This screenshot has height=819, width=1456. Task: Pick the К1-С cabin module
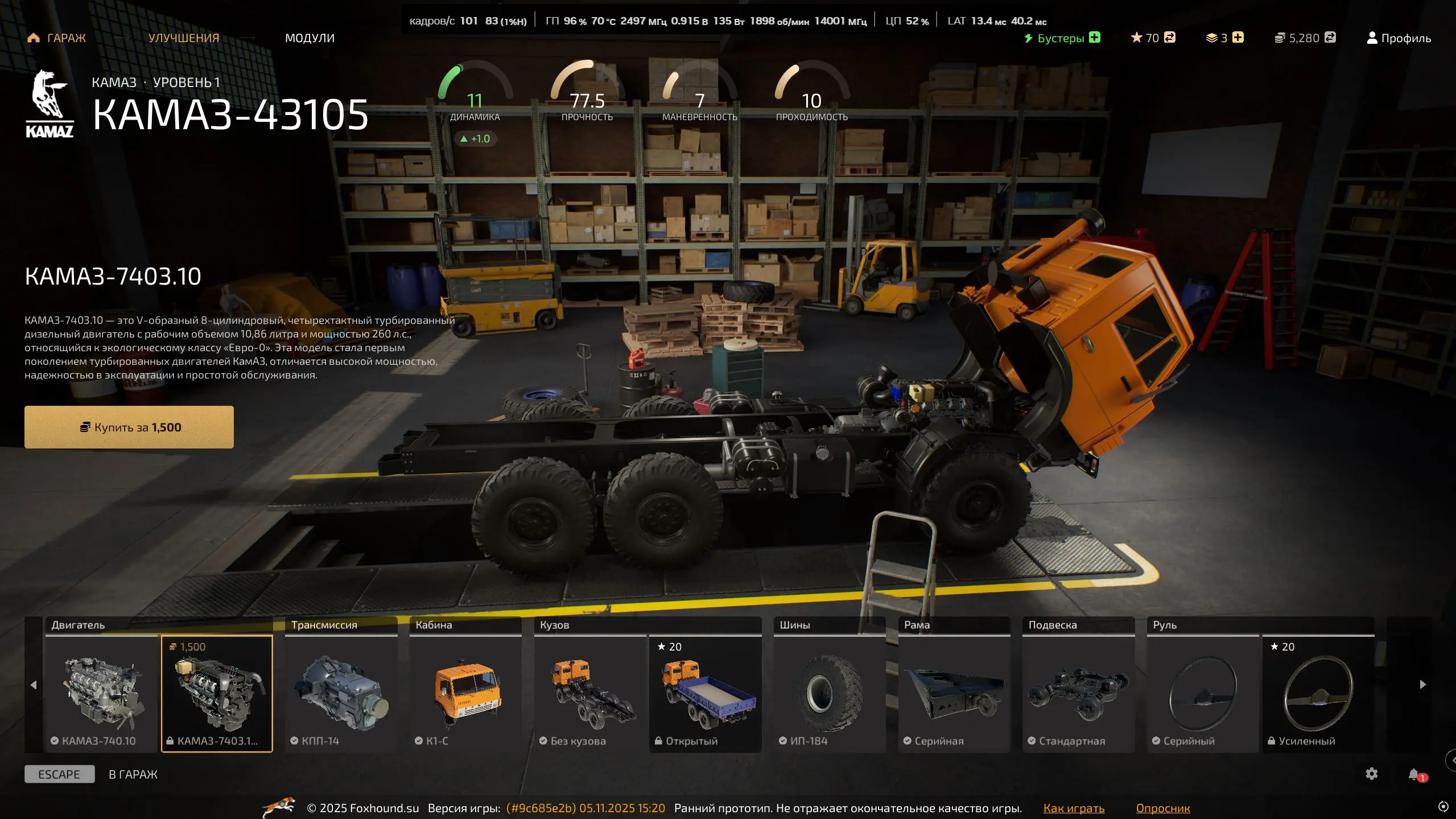465,693
